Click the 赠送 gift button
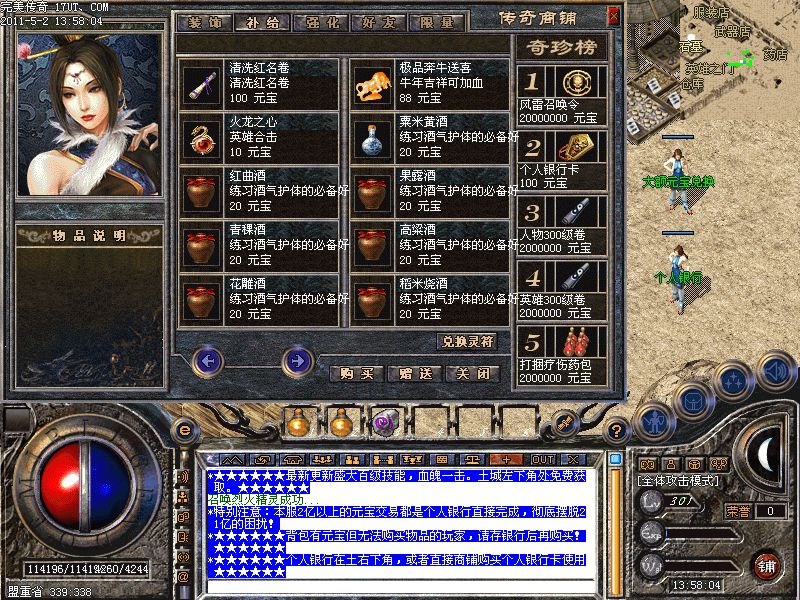The image size is (800, 600). point(414,374)
